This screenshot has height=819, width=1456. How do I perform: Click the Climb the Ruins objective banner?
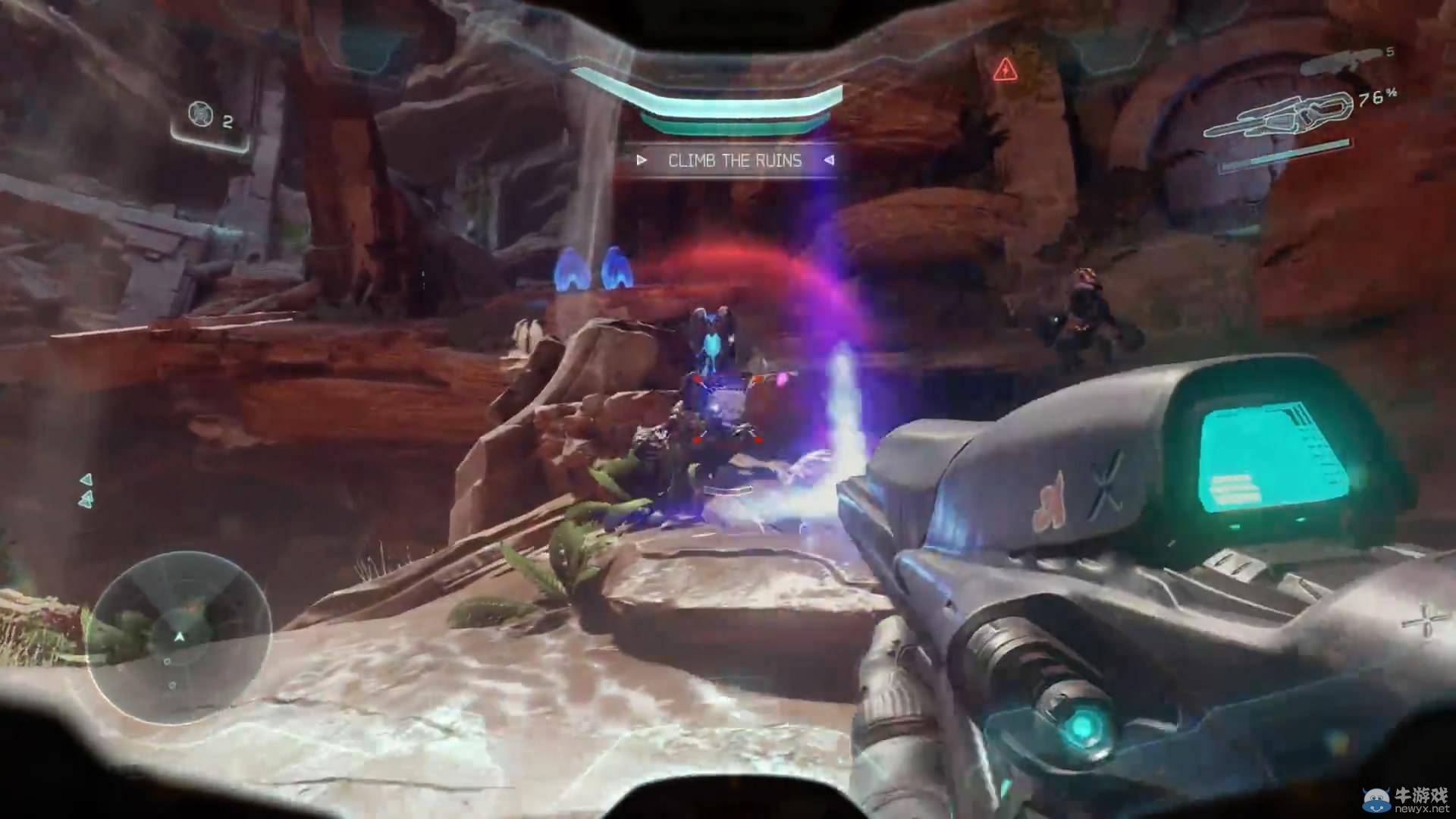click(734, 161)
